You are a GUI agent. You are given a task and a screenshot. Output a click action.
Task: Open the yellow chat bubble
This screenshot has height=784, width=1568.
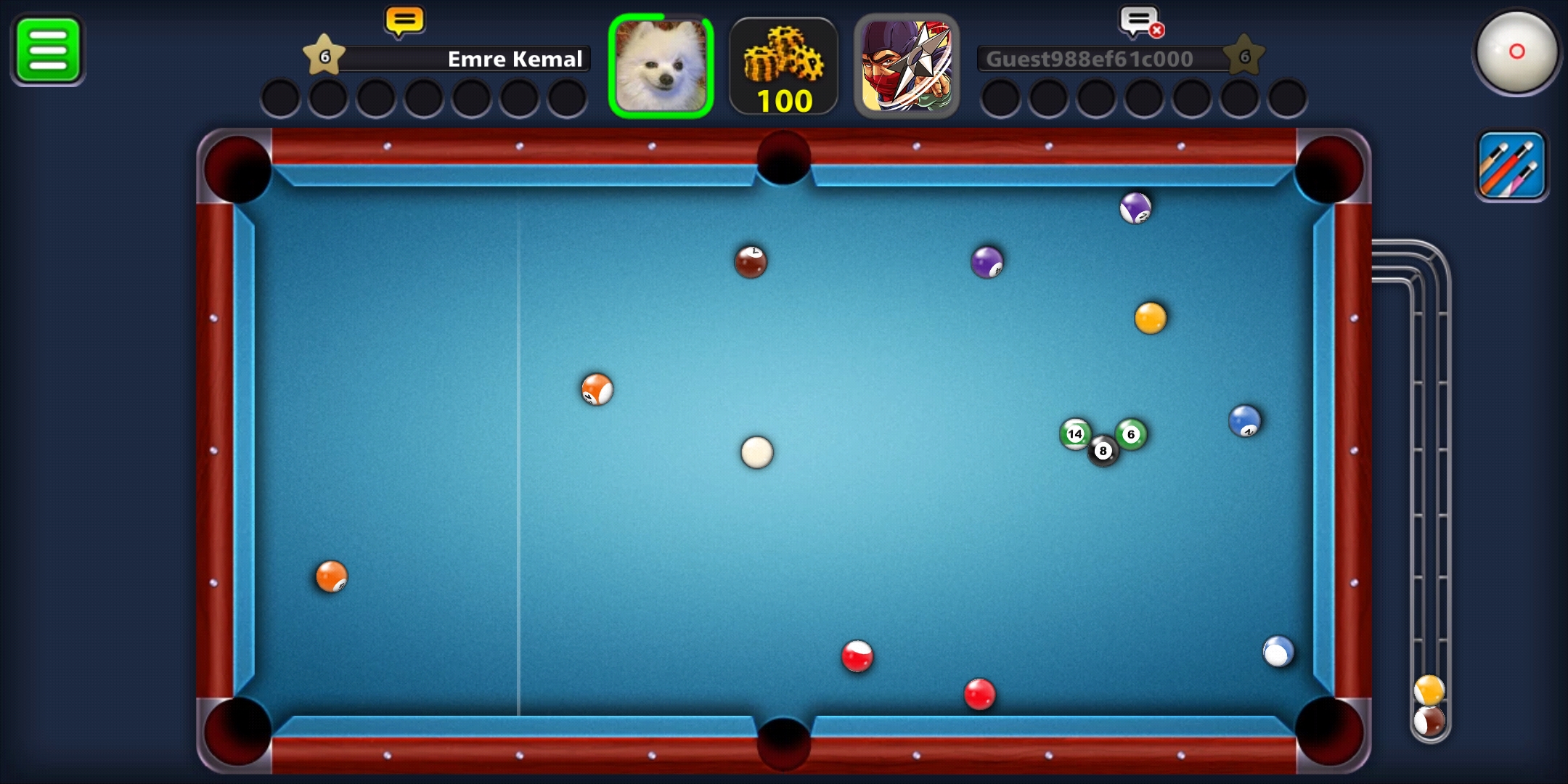pos(404,22)
